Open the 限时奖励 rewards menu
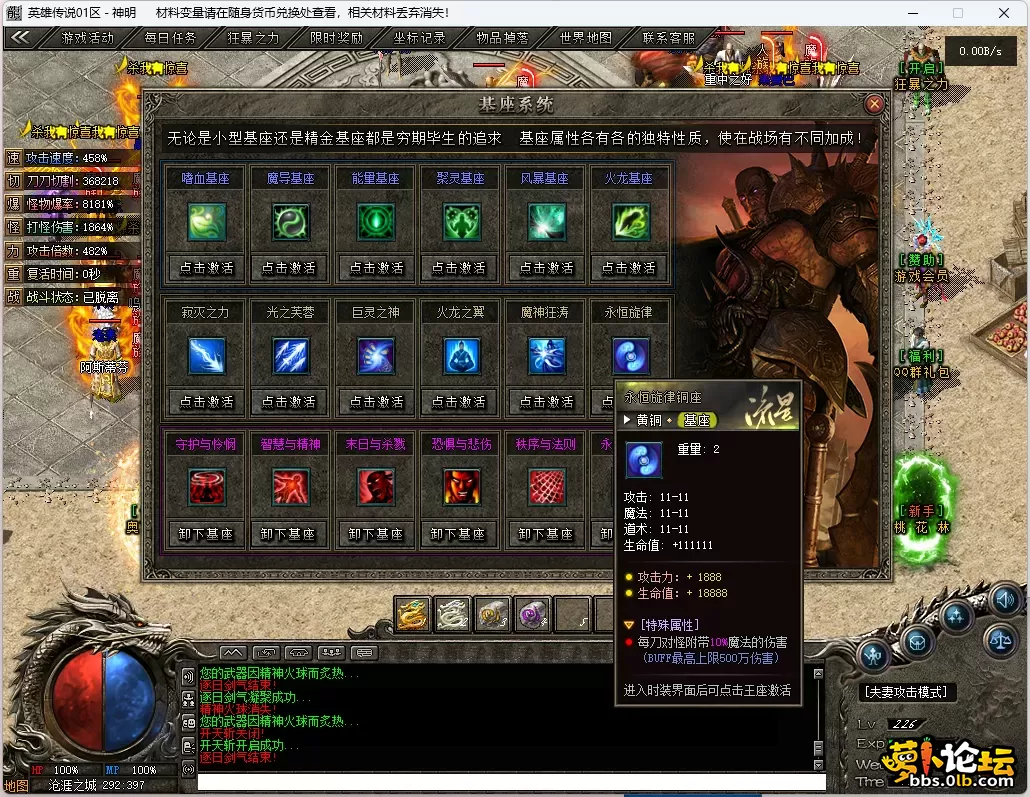Image resolution: width=1030 pixels, height=797 pixels. pyautogui.click(x=336, y=38)
